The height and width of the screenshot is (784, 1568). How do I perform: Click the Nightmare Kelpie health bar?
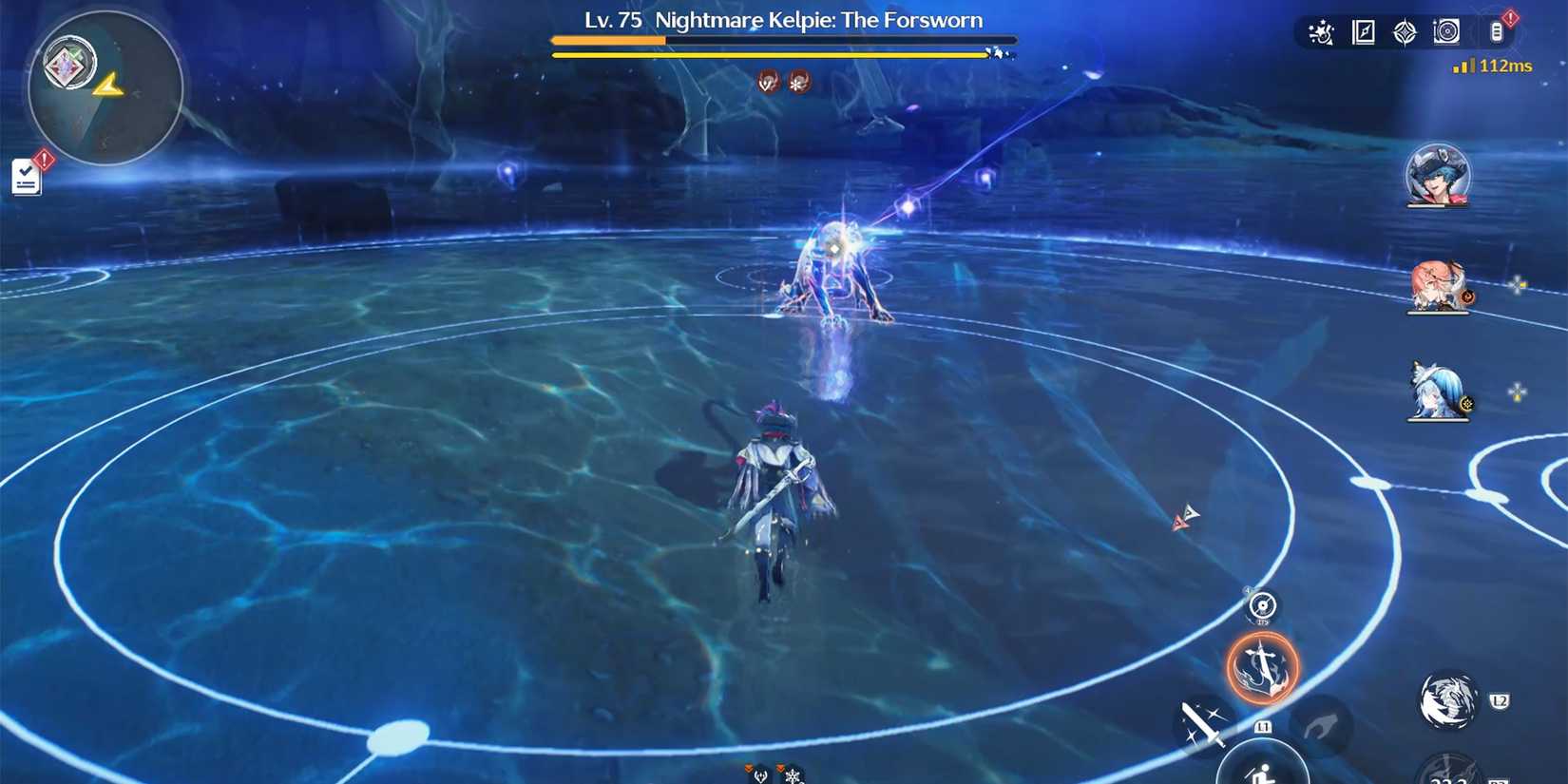[782, 42]
